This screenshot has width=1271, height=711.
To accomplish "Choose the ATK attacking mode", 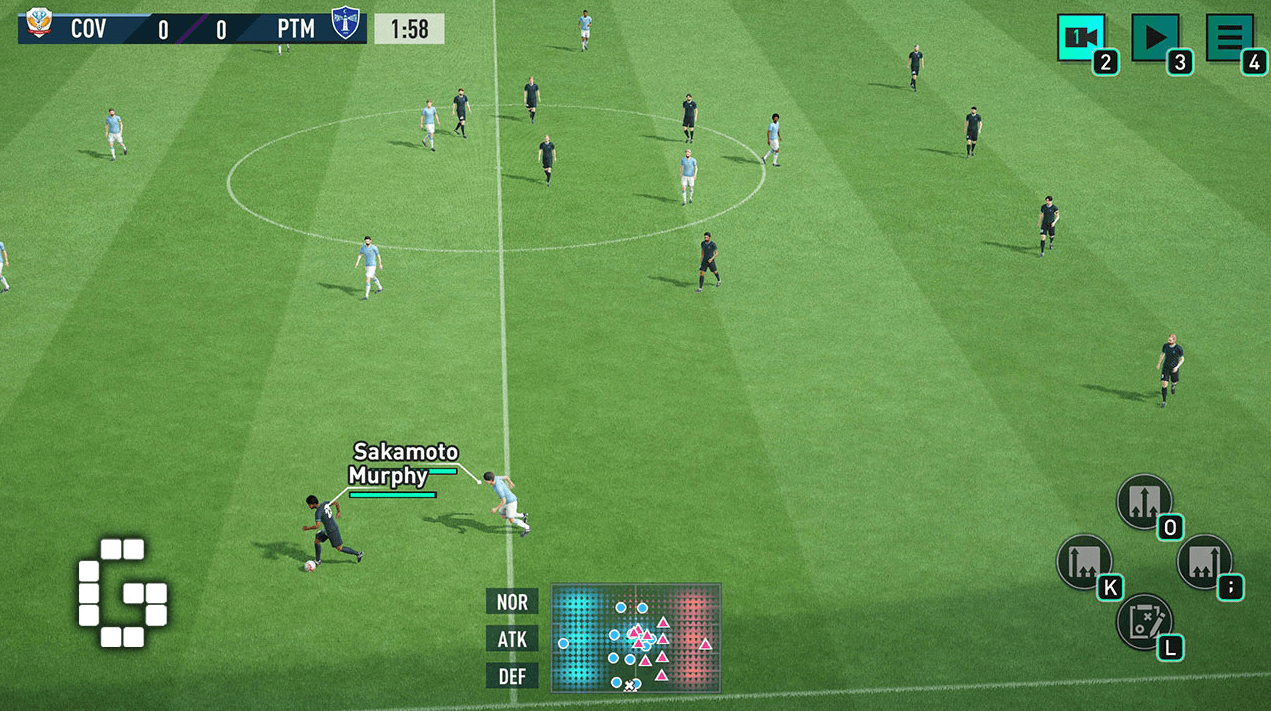I will coord(512,639).
